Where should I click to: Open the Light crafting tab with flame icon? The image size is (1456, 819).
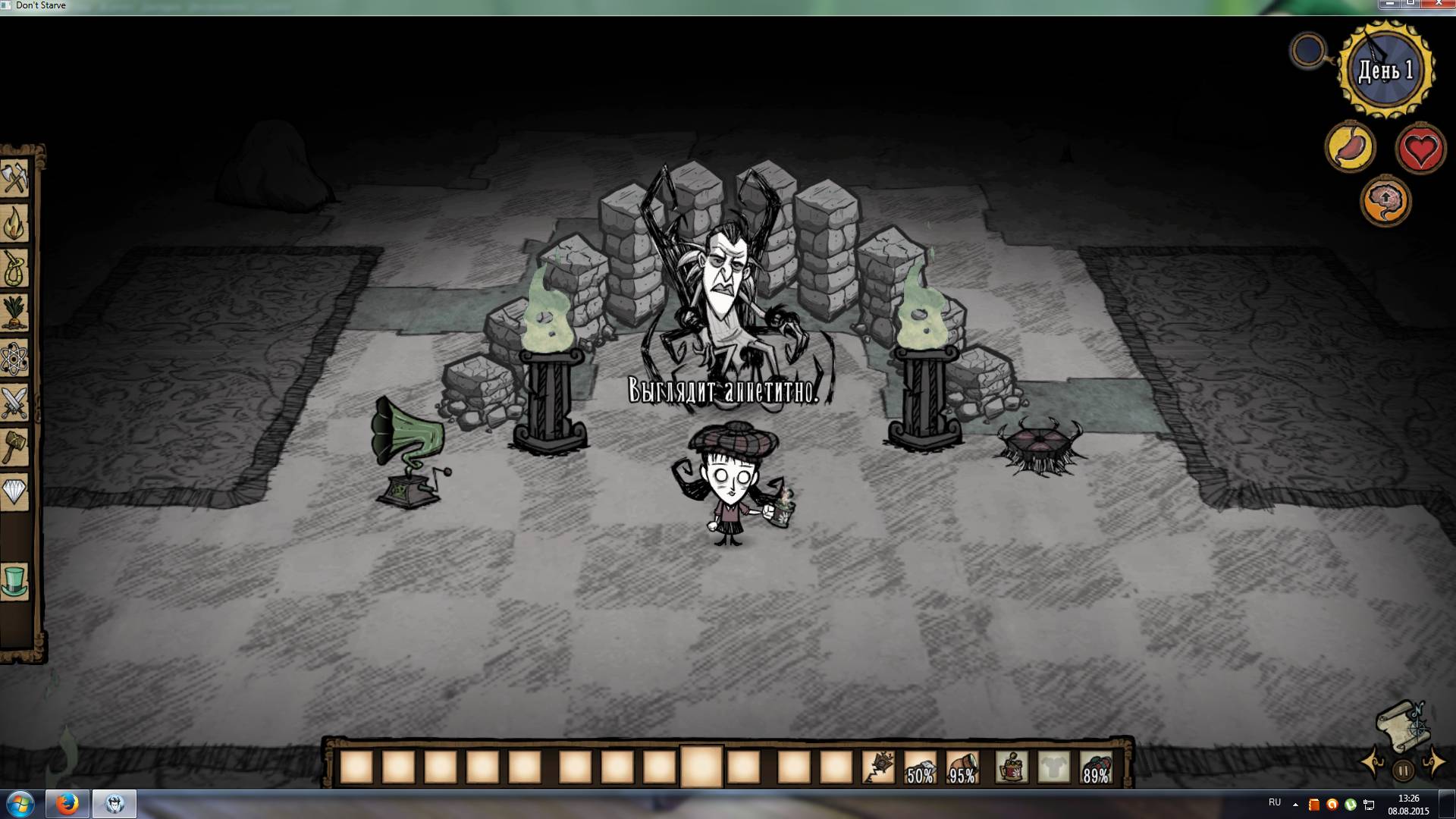tap(14, 224)
